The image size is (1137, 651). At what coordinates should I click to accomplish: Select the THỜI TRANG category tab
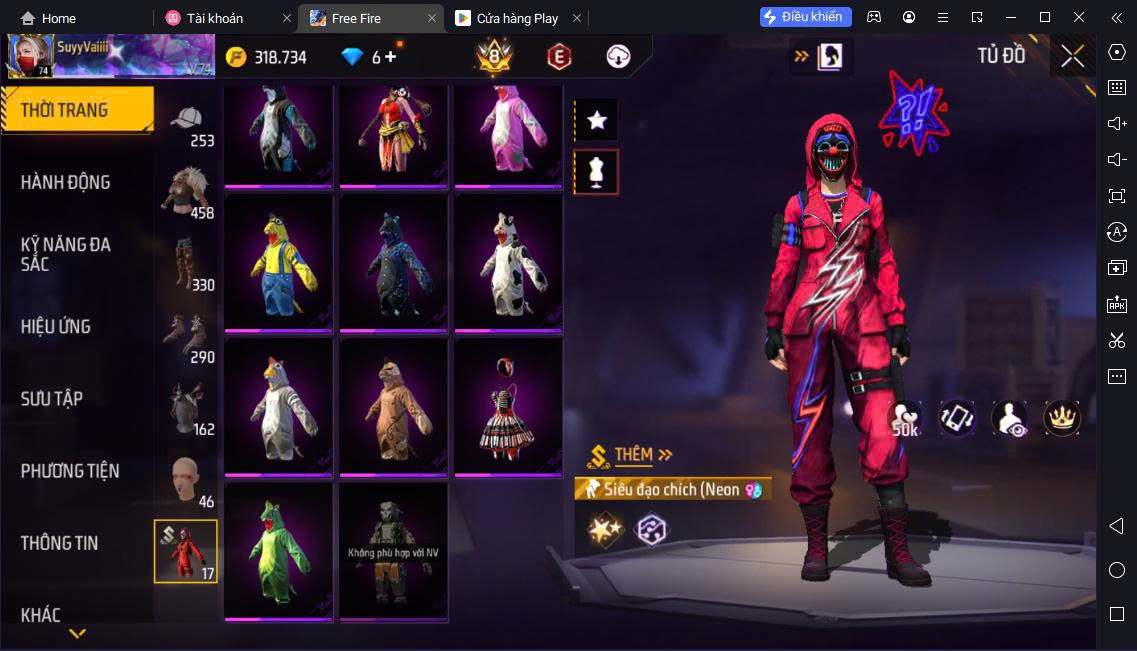point(77,110)
